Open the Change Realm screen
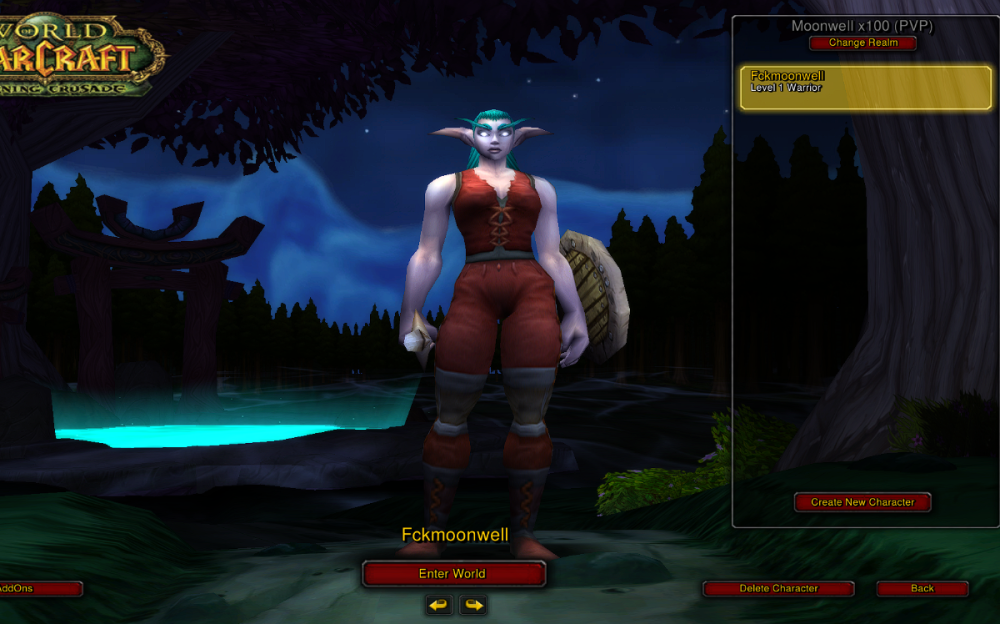Screen dimensions: 1000x624 (862, 43)
